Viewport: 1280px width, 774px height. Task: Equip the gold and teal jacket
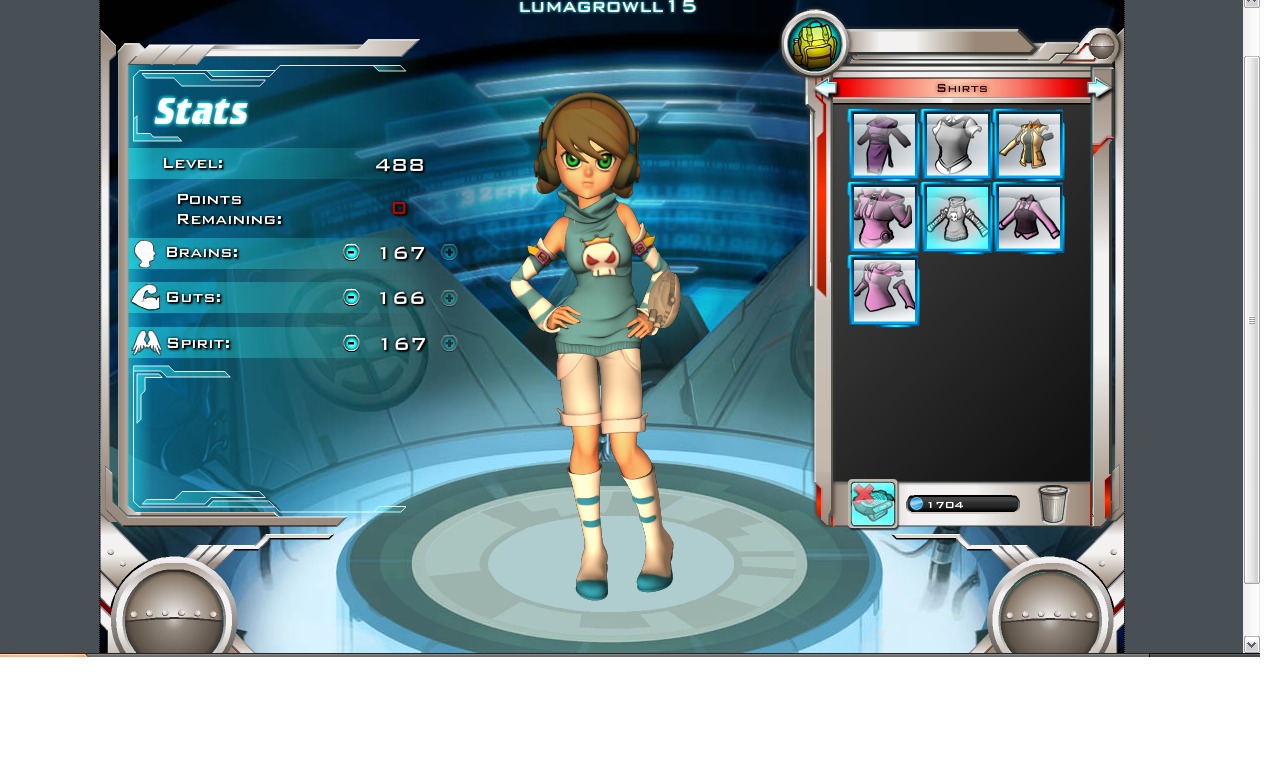pos(1029,145)
